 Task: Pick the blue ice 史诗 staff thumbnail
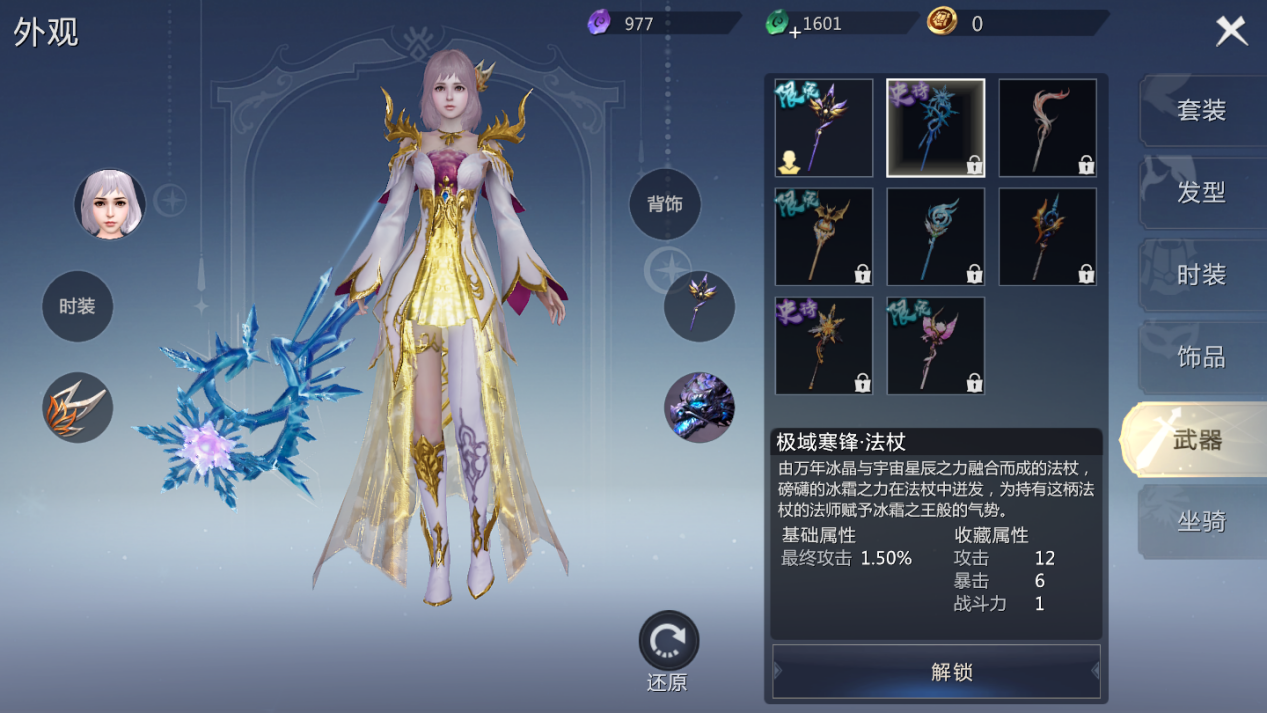pyautogui.click(x=936, y=128)
